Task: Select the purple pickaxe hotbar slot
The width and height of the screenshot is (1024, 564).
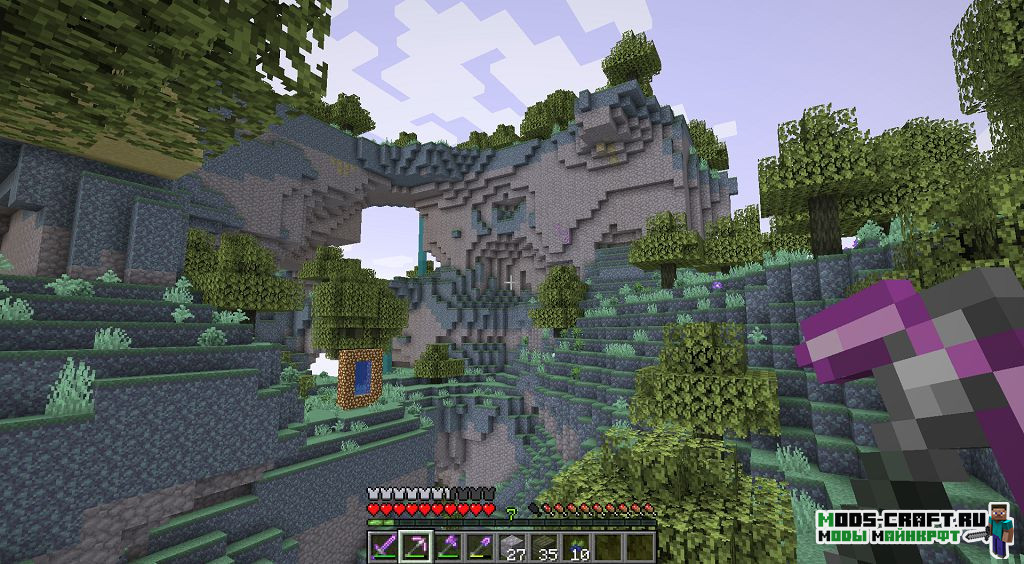Action: pos(414,546)
